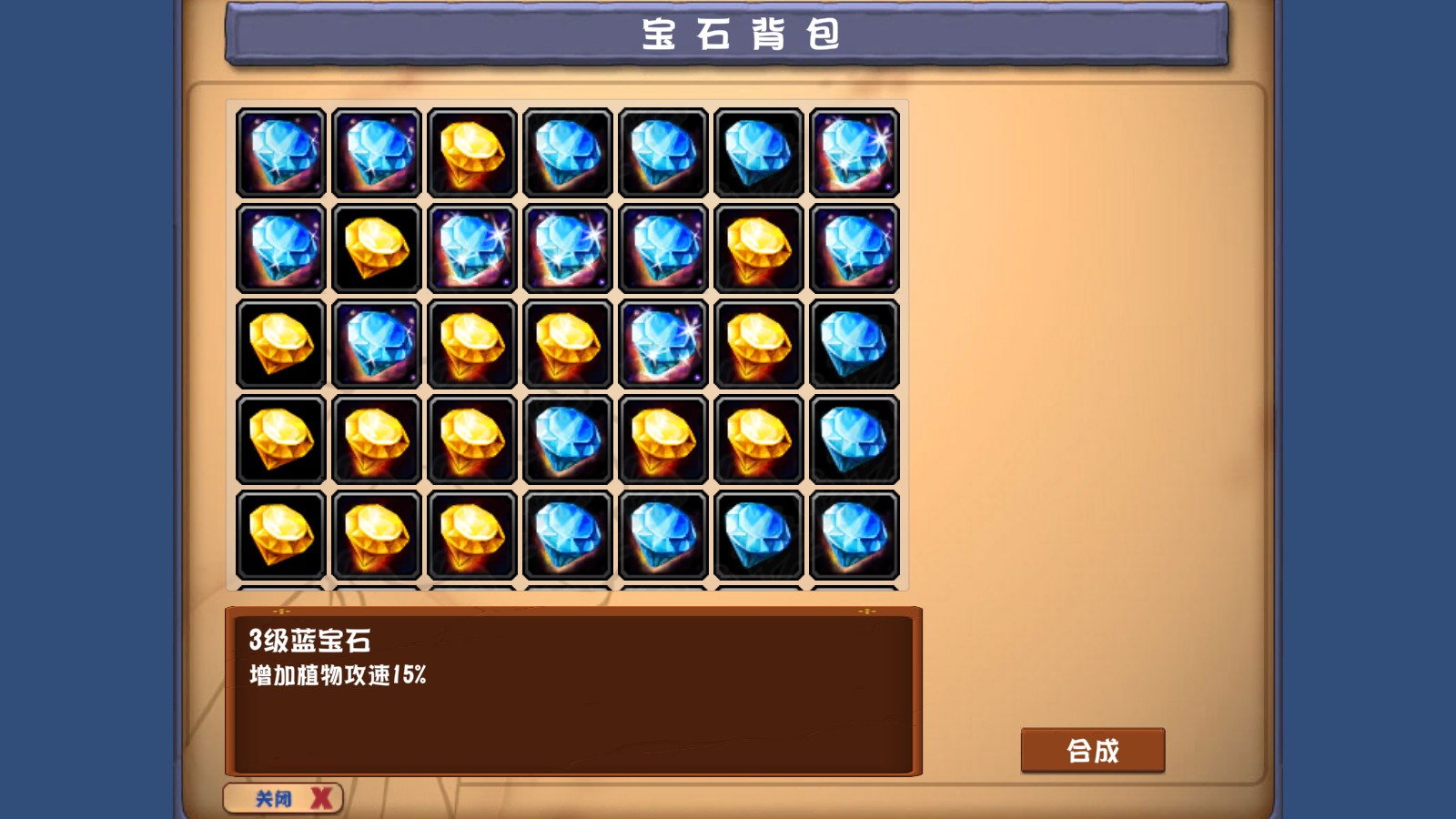Click the red X on the close tab
The image size is (1456, 819).
click(x=318, y=796)
